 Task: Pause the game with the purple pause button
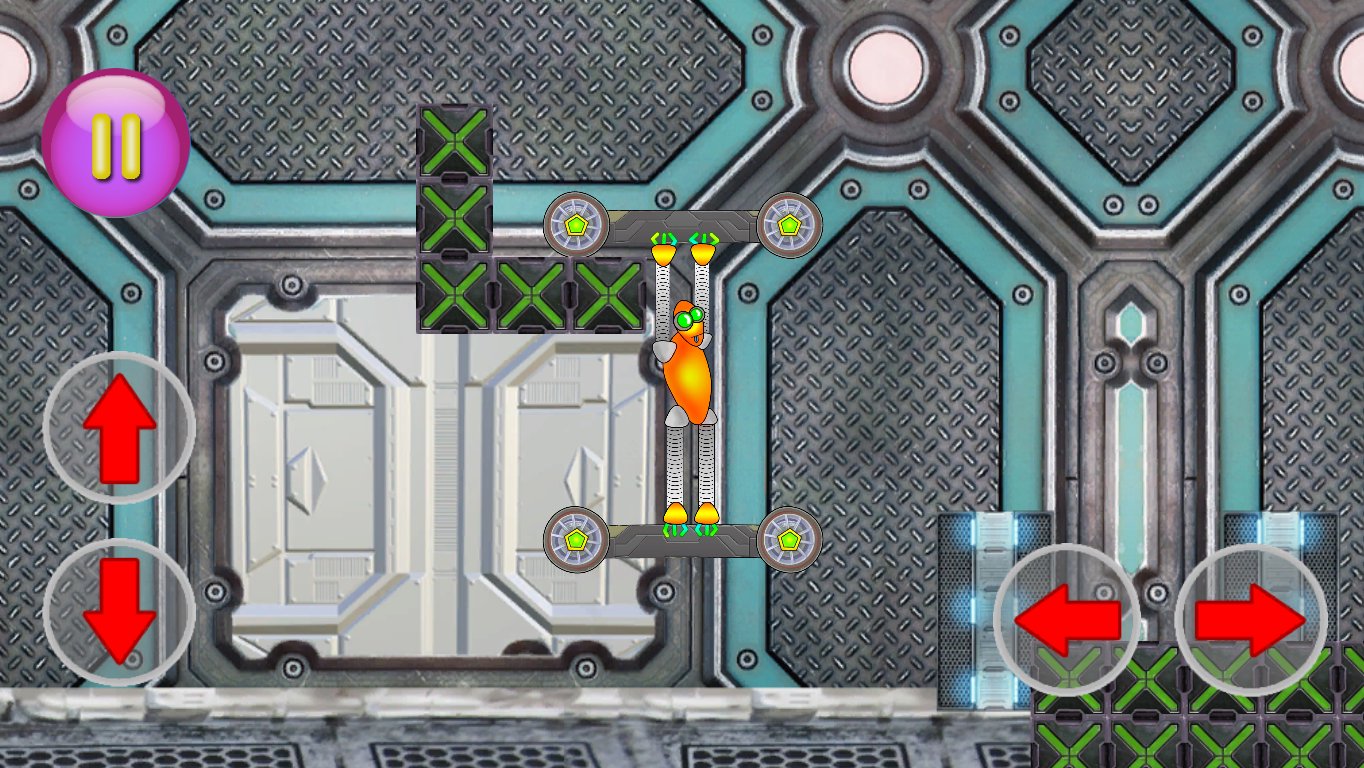[117, 134]
